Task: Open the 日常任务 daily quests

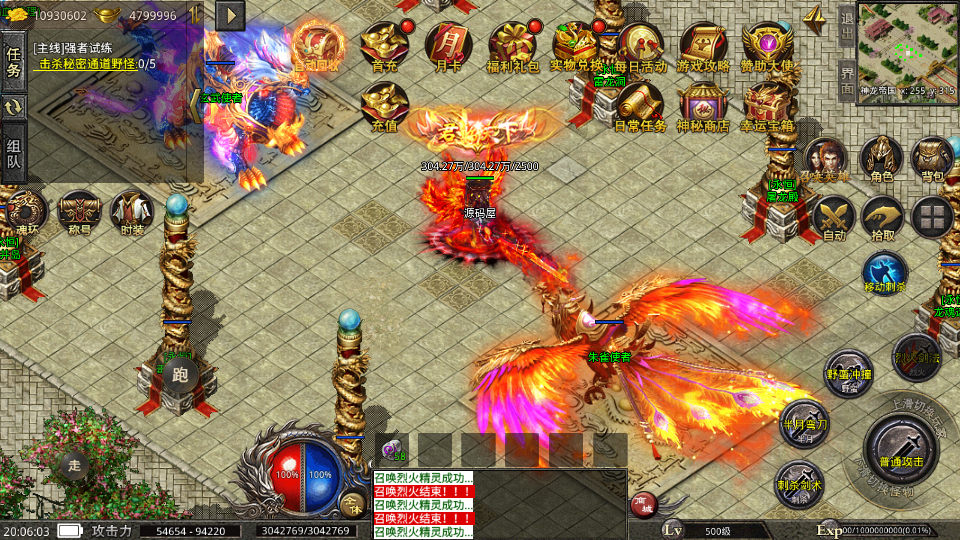Action: [641, 103]
